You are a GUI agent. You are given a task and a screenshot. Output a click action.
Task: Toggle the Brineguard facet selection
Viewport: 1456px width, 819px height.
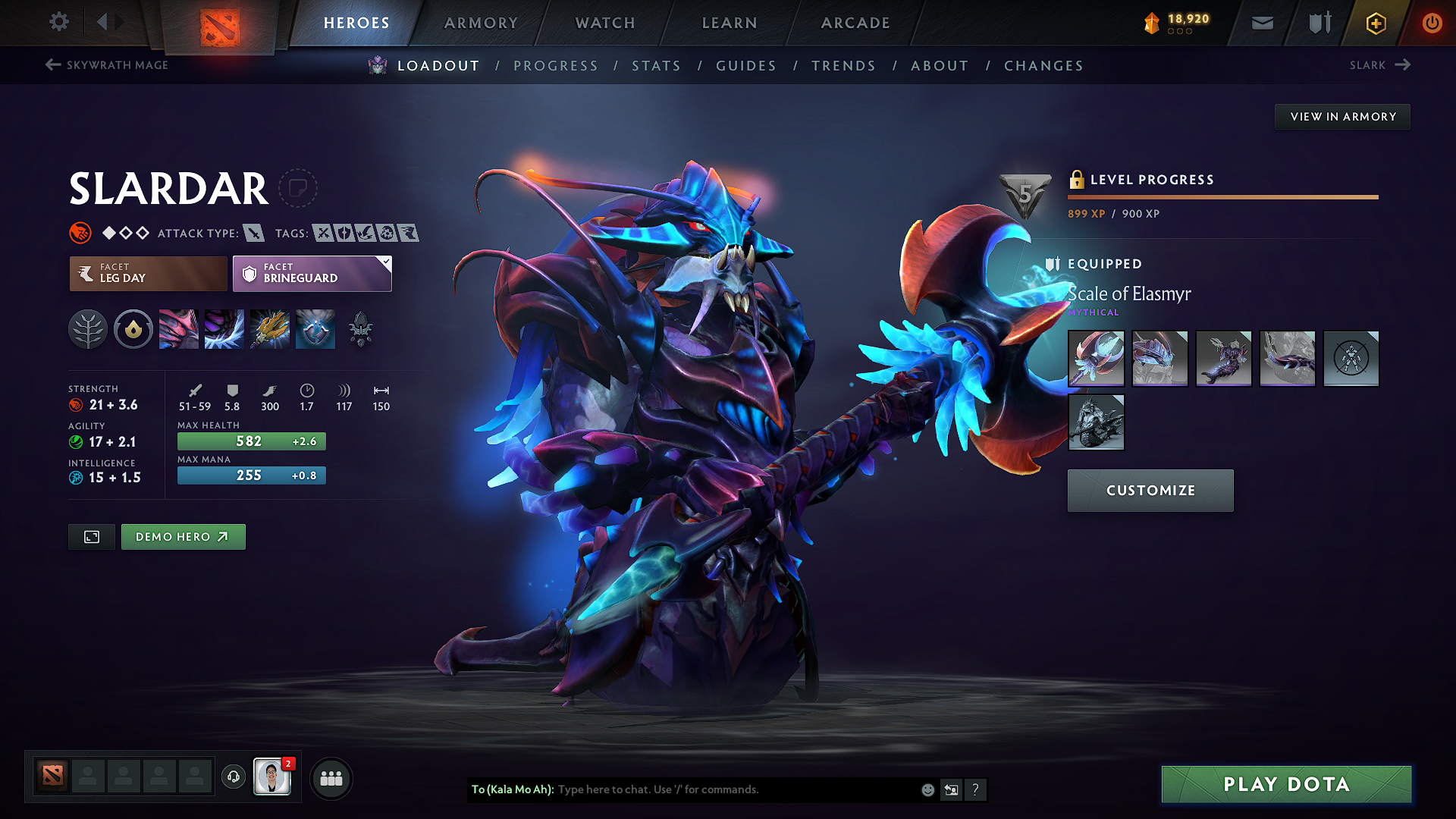tap(312, 273)
